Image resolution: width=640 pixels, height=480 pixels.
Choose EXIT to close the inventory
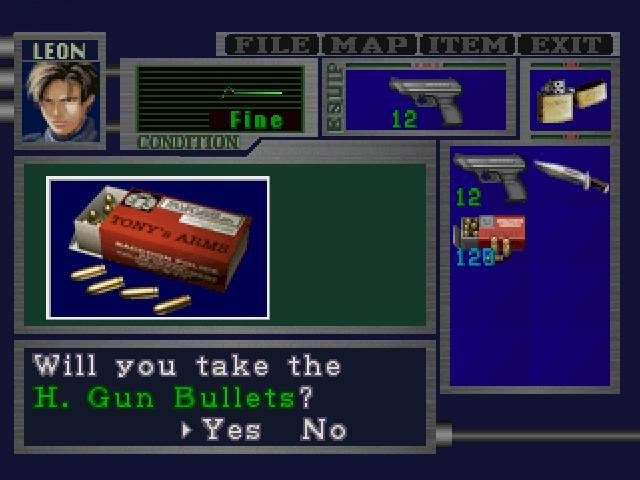(x=564, y=45)
